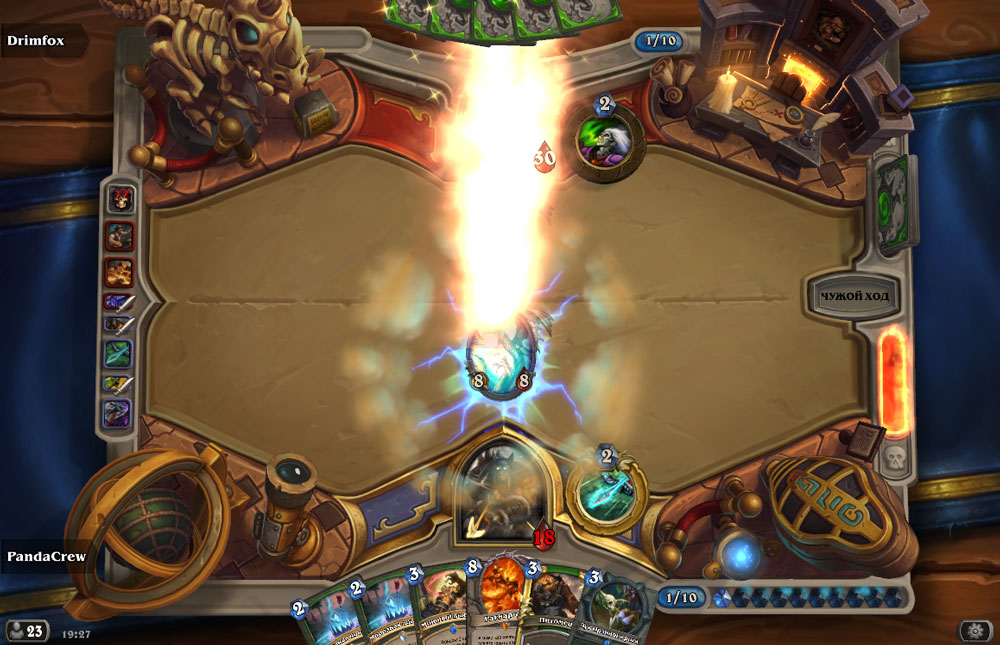This screenshot has width=1000, height=645.
Task: Activate your bow hero power
Action: point(607,492)
